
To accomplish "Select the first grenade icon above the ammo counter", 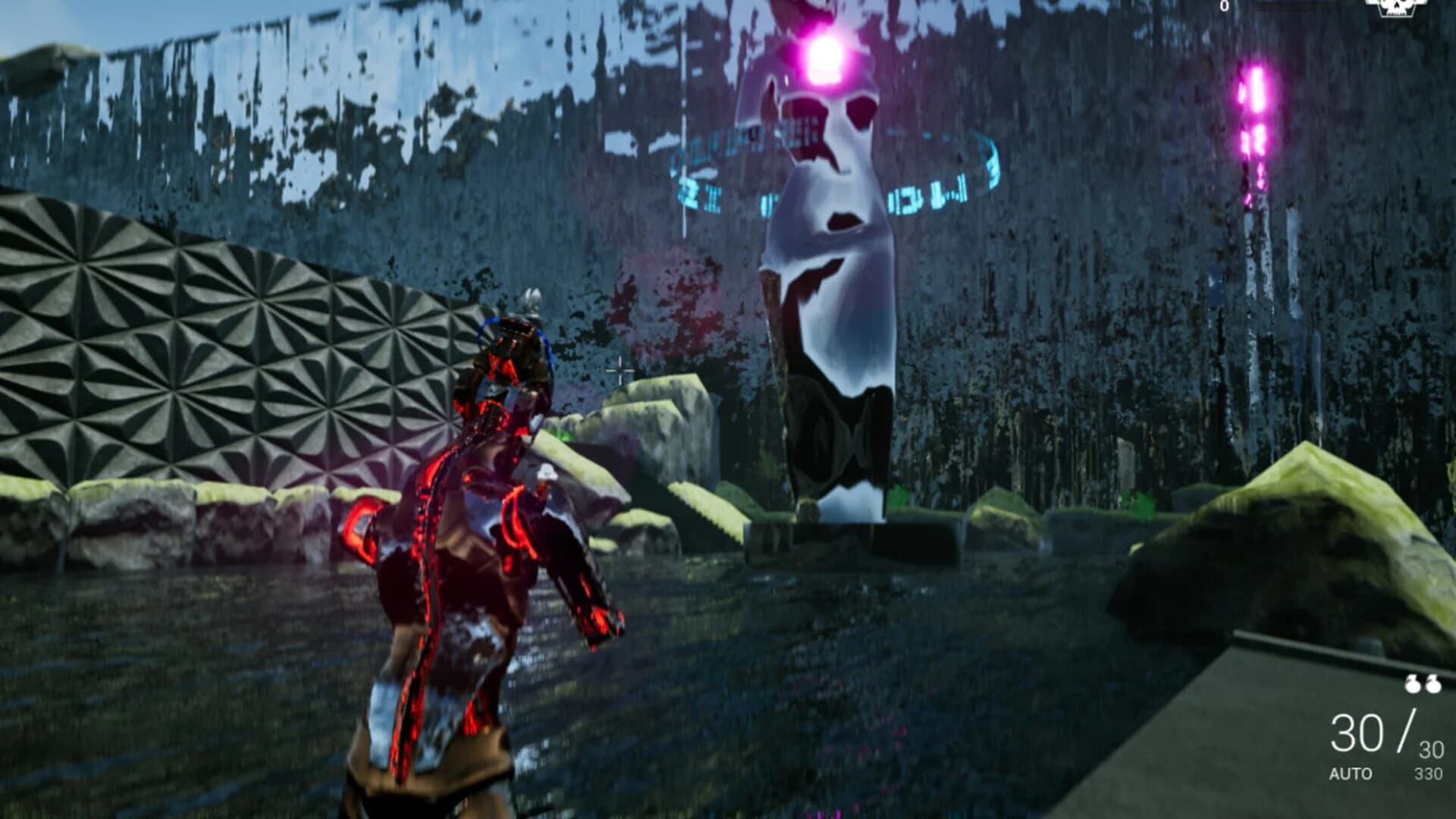I will click(1412, 685).
